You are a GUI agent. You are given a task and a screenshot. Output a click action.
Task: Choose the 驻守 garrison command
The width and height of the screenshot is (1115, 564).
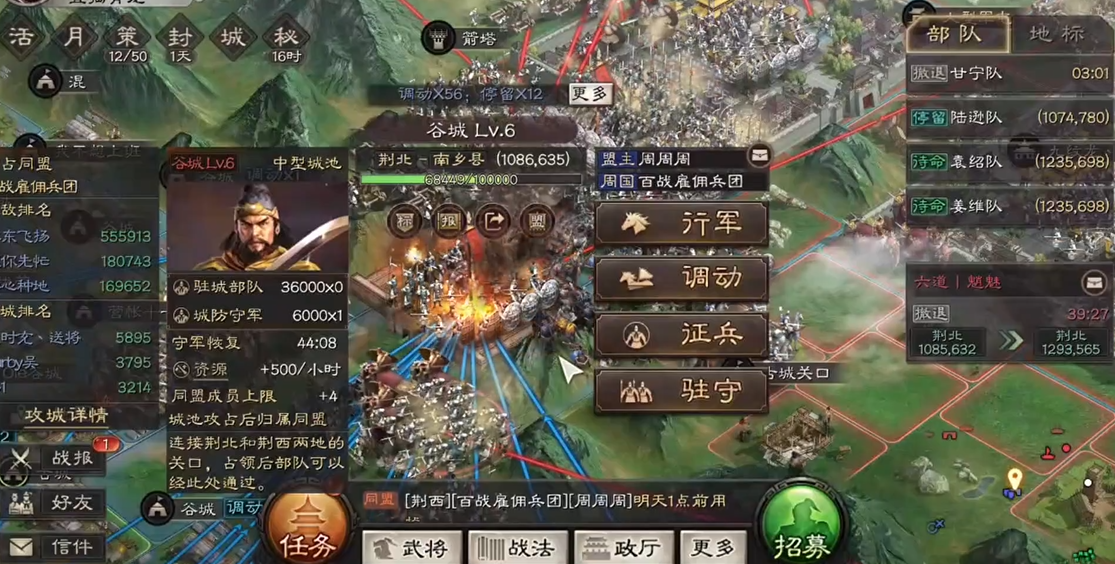682,390
